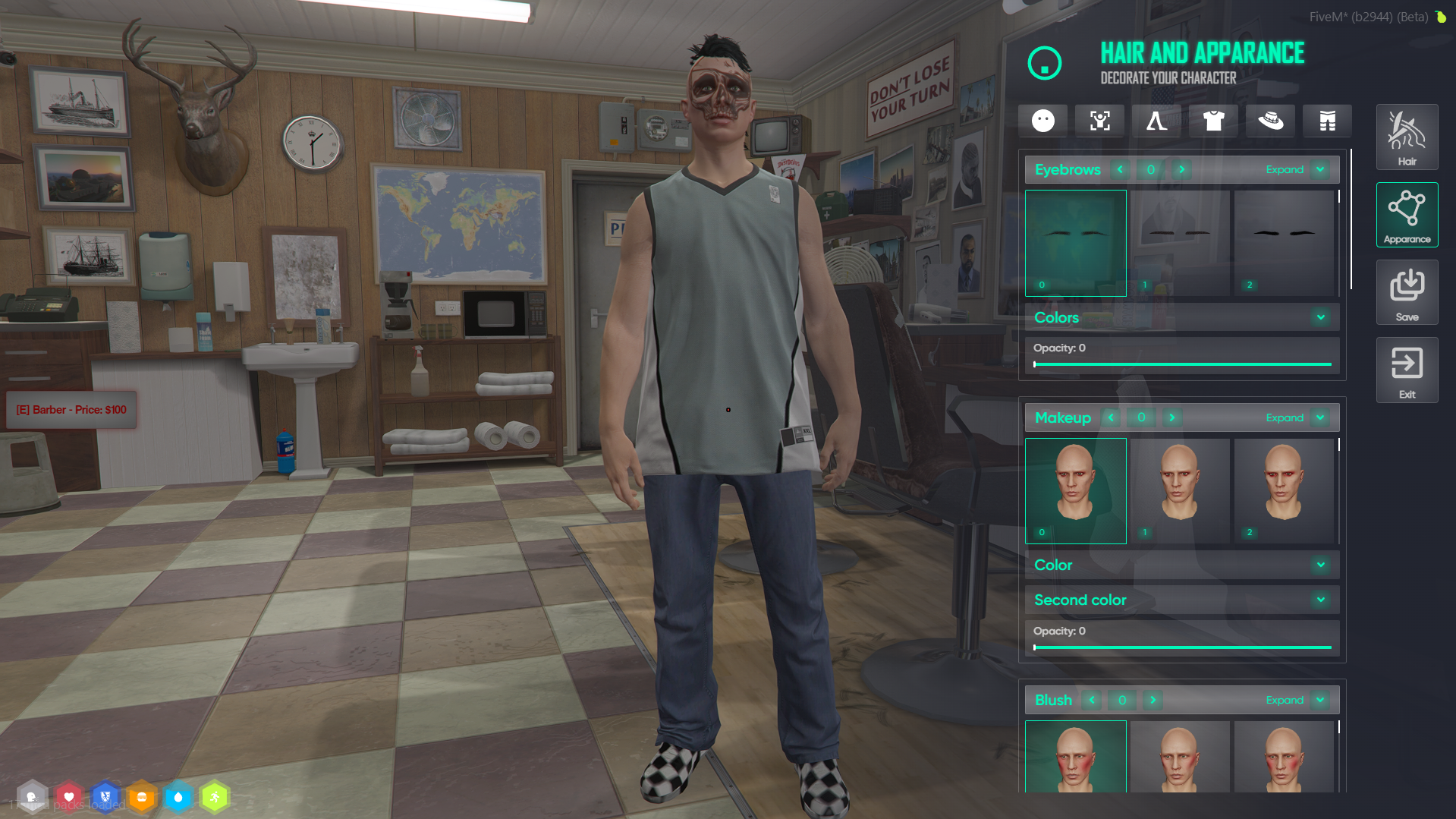The width and height of the screenshot is (1456, 819).
Task: Click the next arrow beside Makeup counter
Action: click(x=1171, y=417)
